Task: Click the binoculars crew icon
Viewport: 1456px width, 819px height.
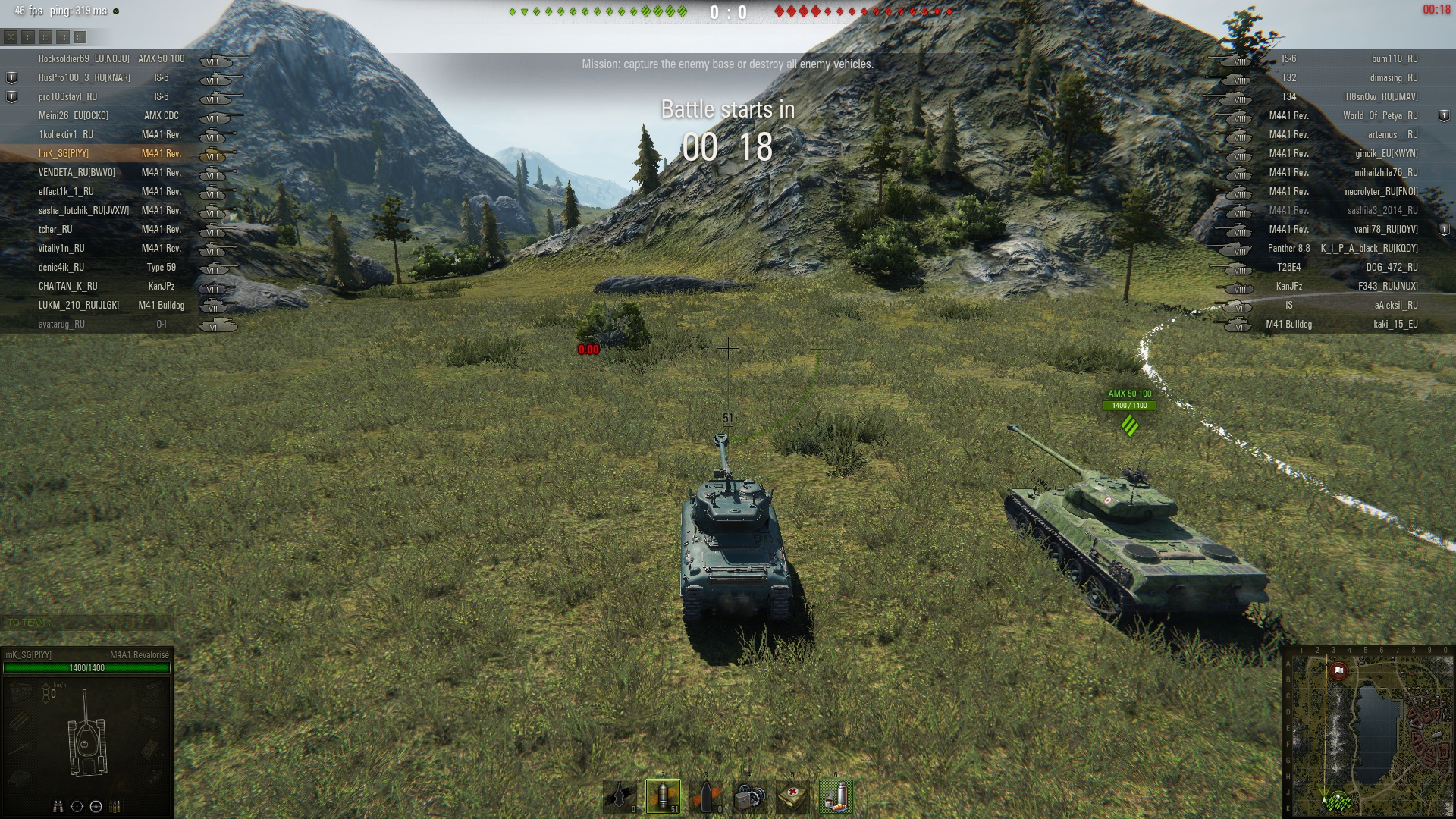Action: coord(58,806)
